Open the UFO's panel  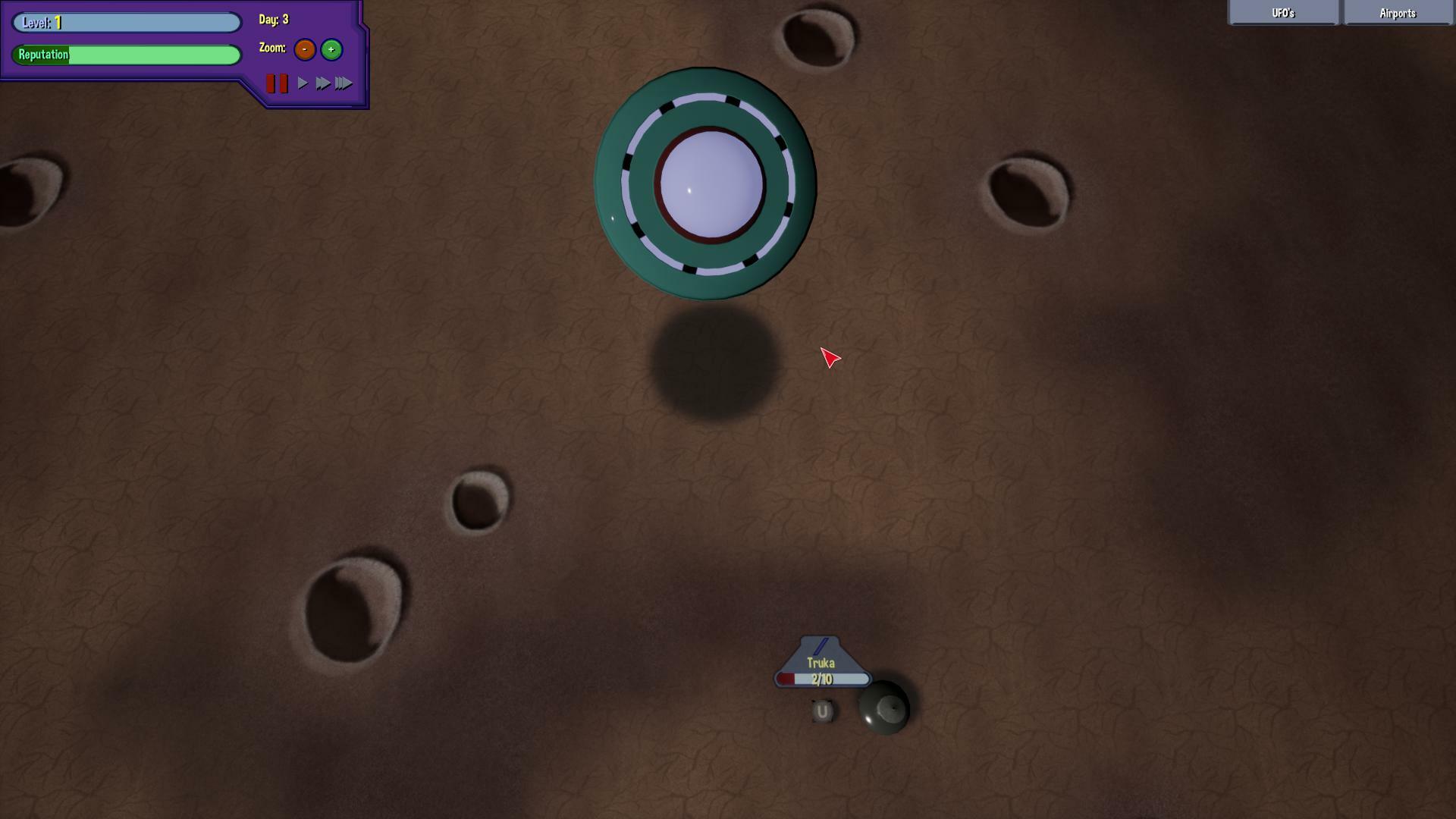click(x=1282, y=13)
